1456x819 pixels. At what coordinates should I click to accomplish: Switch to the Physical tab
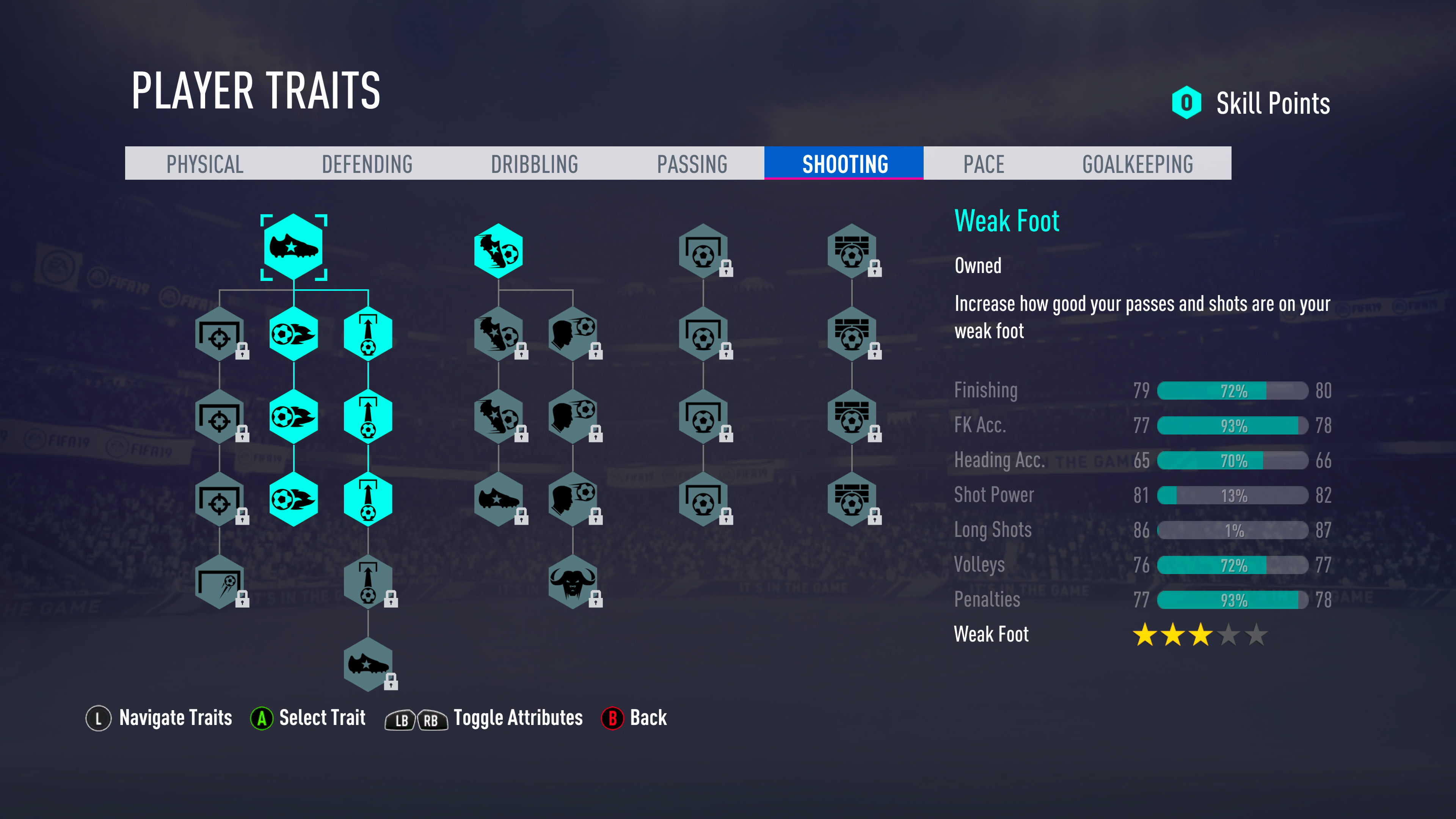pyautogui.click(x=205, y=164)
